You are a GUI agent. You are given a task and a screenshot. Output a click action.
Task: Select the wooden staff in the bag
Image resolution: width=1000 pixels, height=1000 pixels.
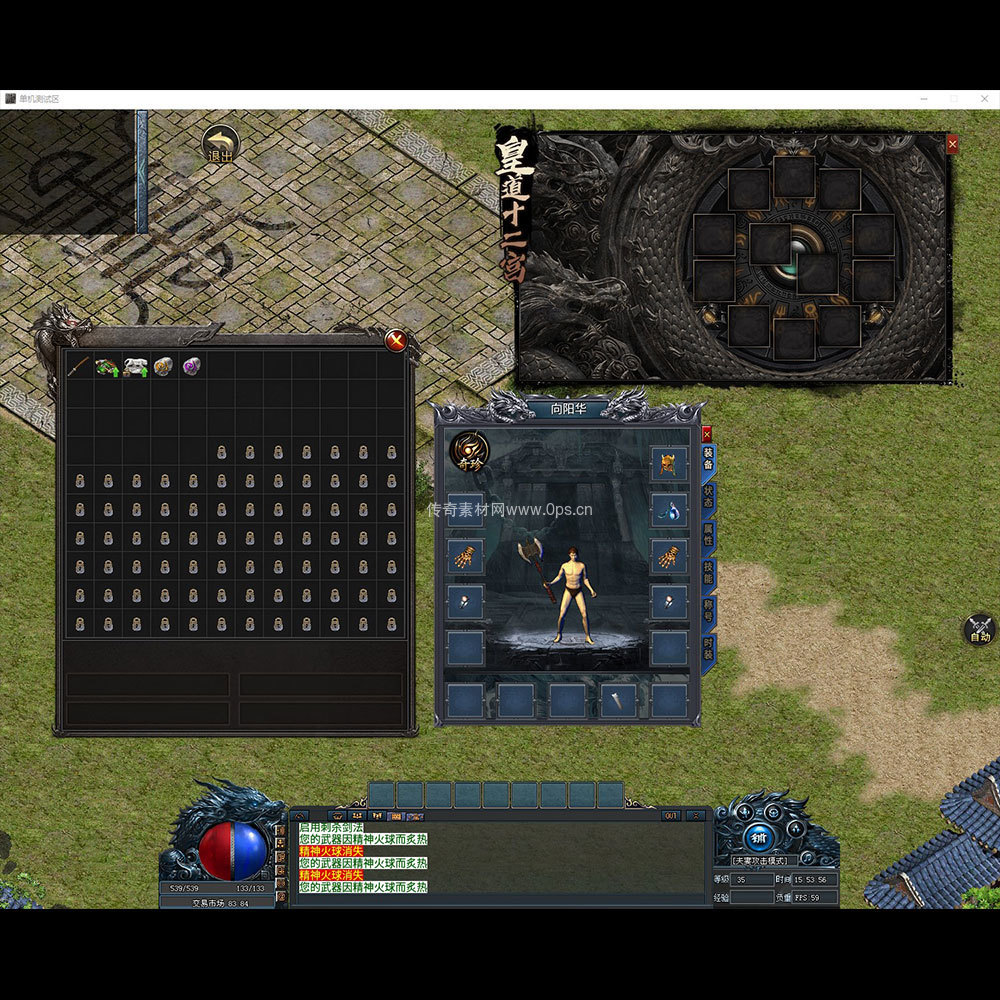click(78, 366)
